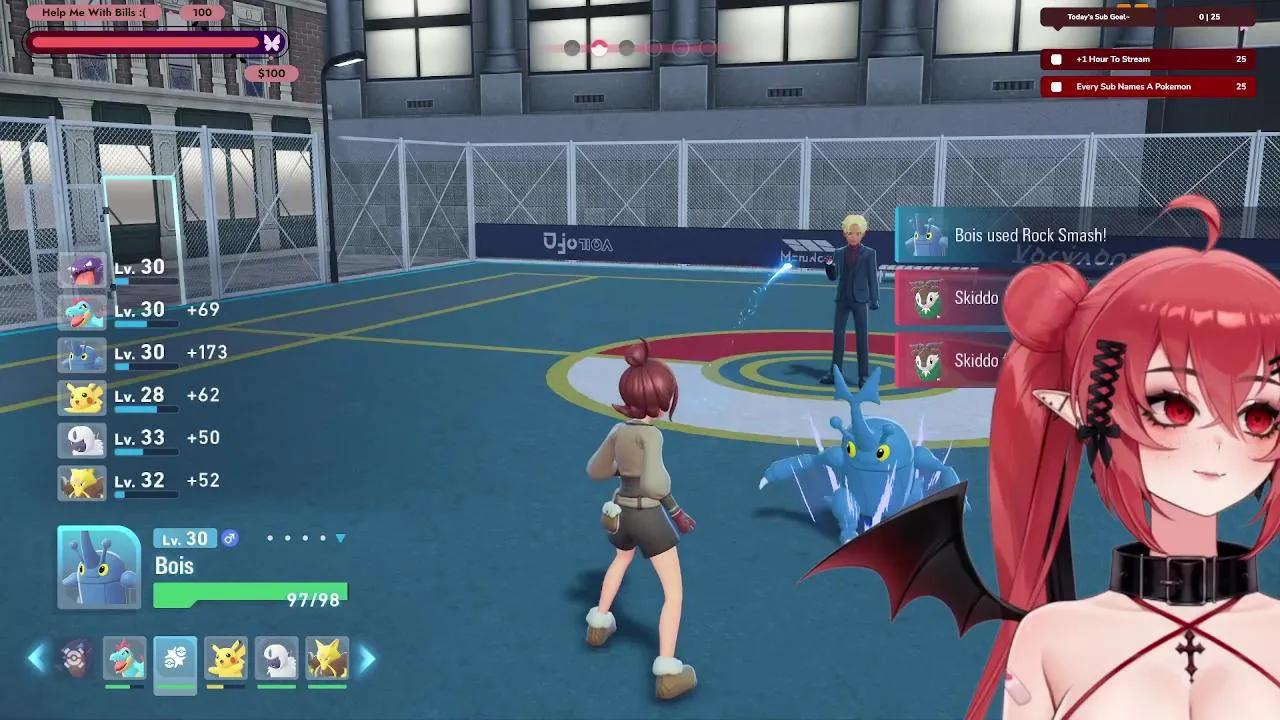This screenshot has height=720, width=1280.
Task: Pick Abra in the bottom party bar
Action: 327,658
